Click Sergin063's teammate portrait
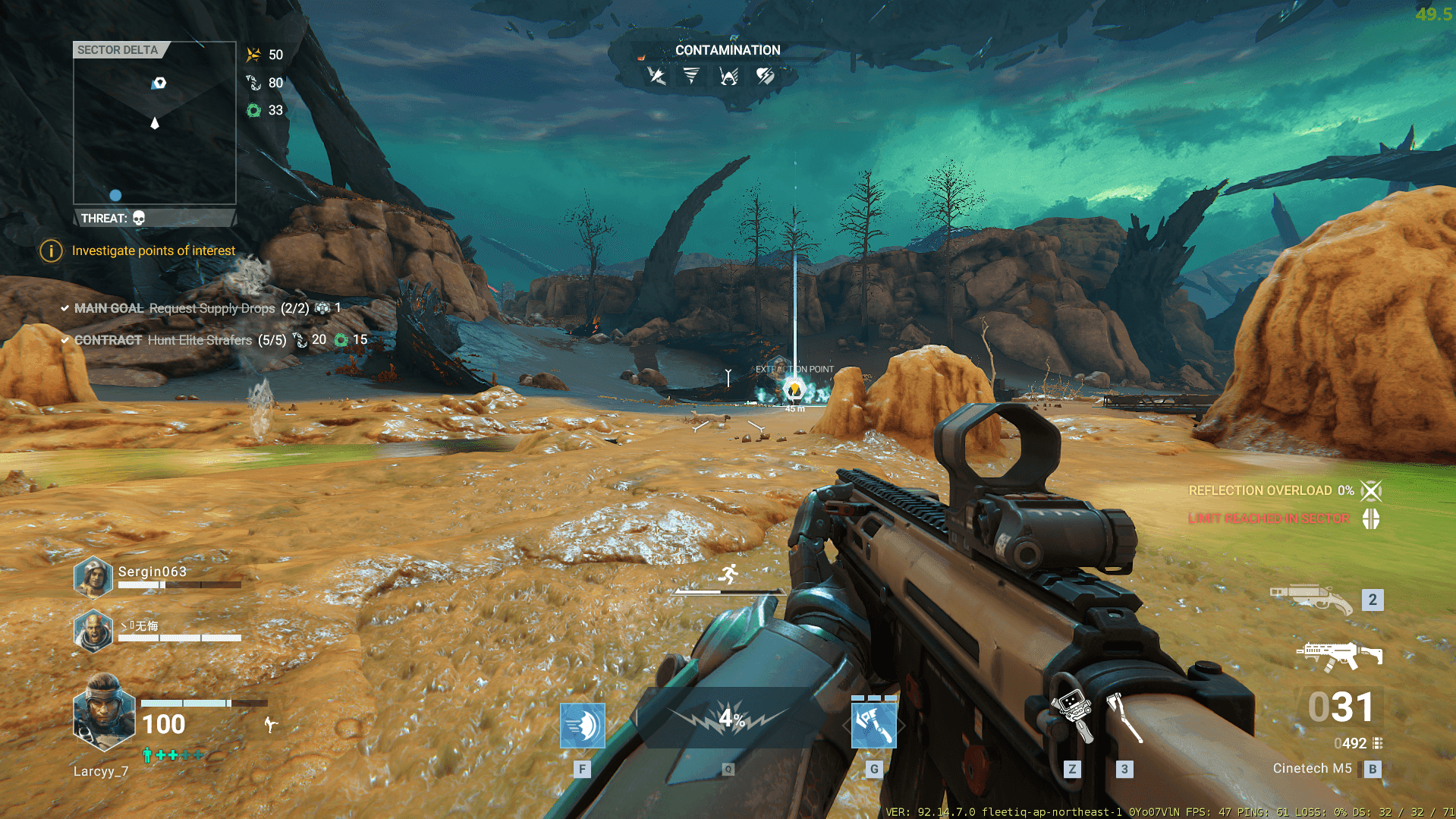Image resolution: width=1456 pixels, height=819 pixels. [93, 577]
